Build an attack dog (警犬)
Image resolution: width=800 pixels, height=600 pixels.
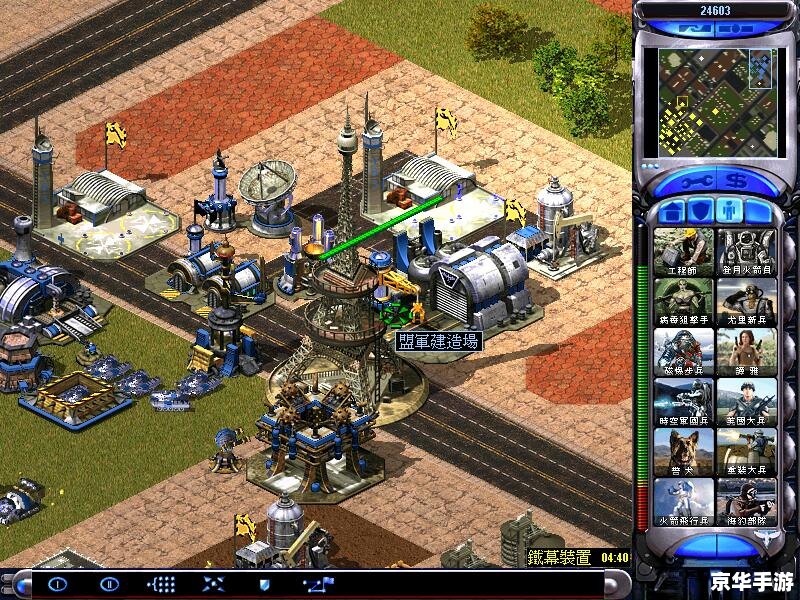click(x=684, y=451)
